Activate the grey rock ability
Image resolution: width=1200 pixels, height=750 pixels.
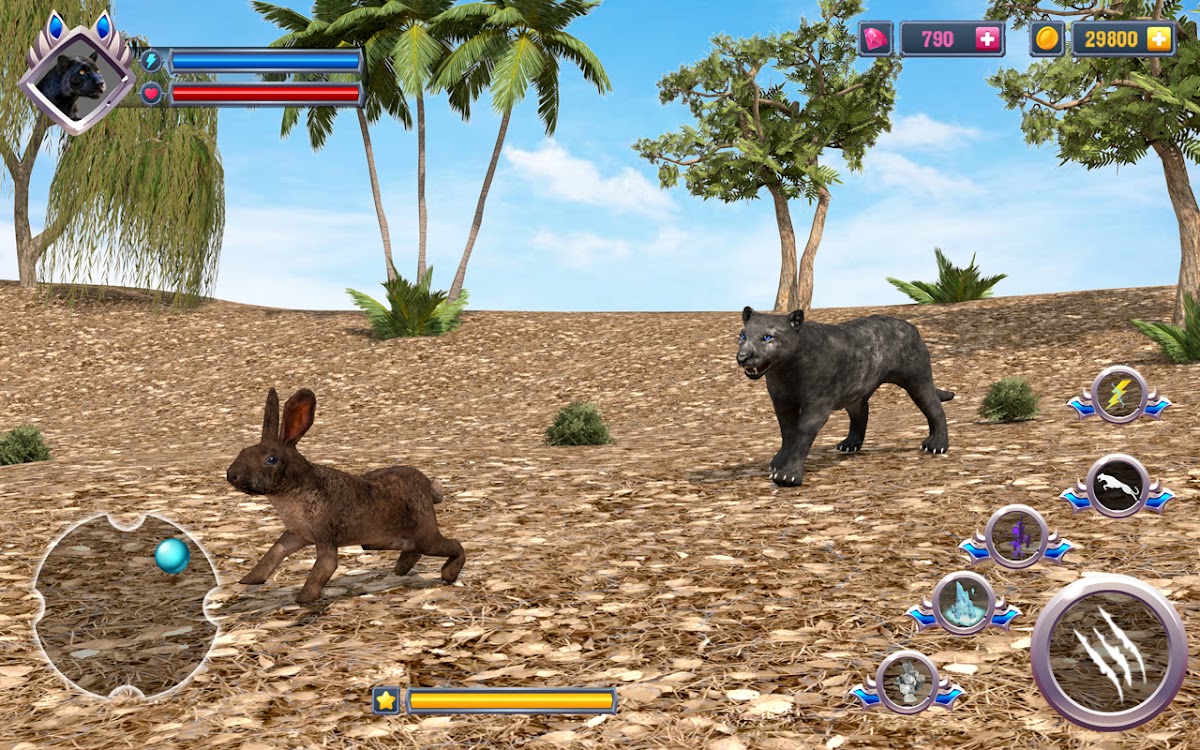(x=907, y=682)
